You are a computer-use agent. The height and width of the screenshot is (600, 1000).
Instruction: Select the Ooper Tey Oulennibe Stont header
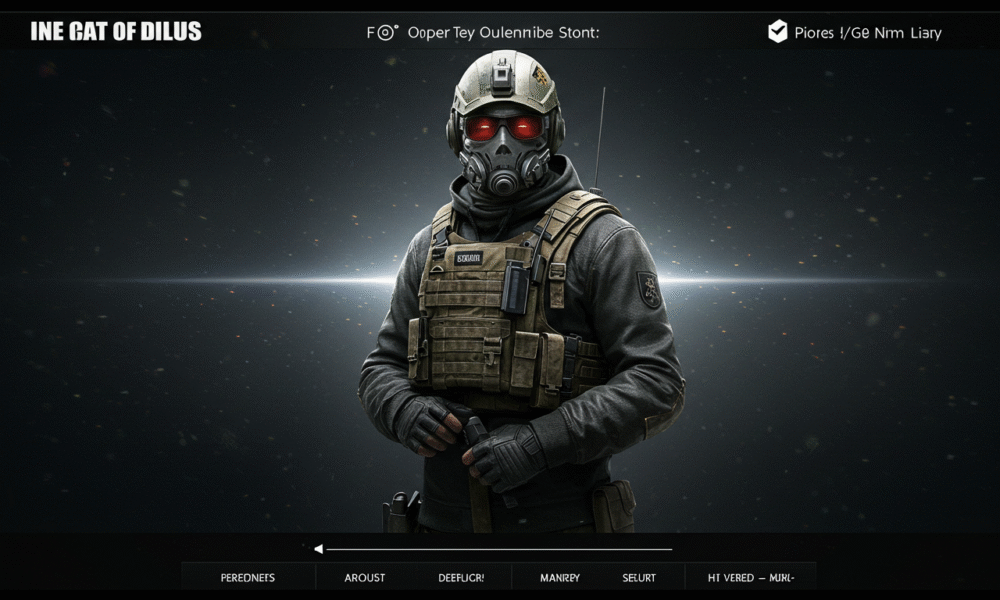(503, 32)
